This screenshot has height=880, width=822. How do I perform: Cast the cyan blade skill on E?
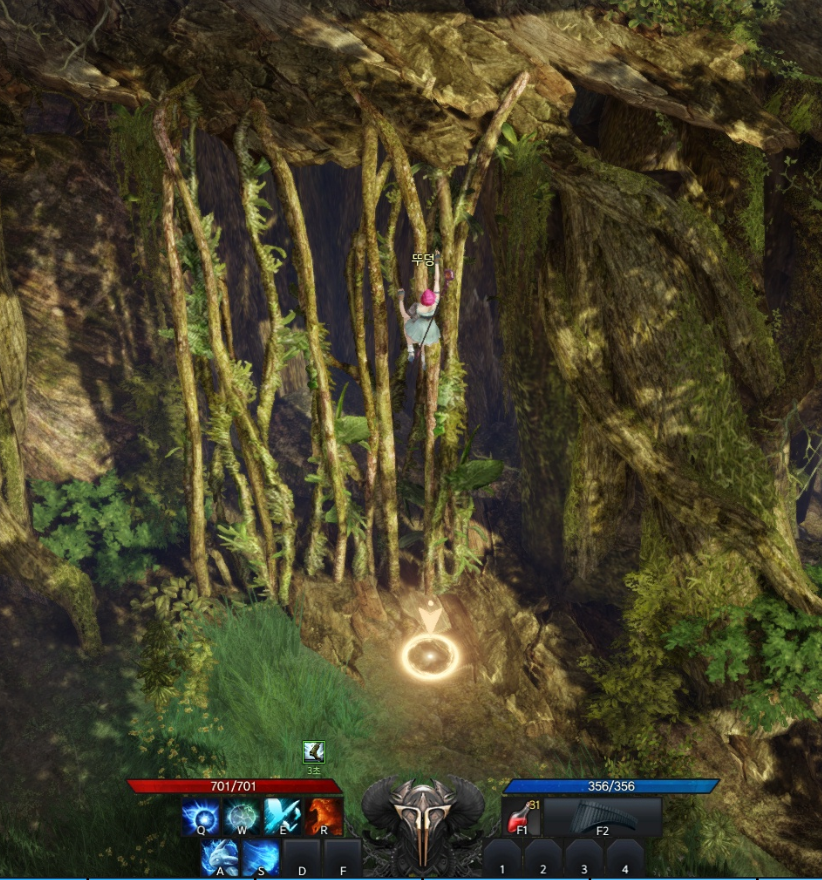[283, 816]
